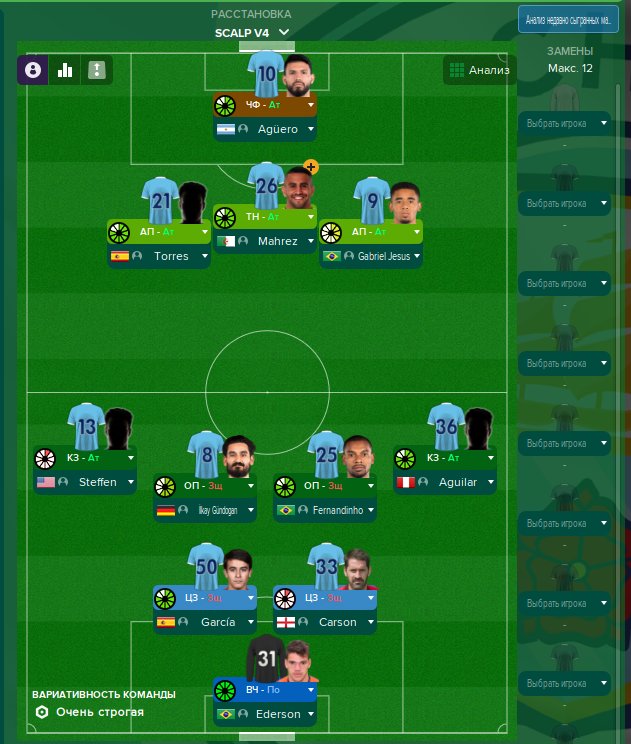Viewport: 631px width, 744px height.
Task: Change Torres's АП role
Action: pyautogui.click(x=159, y=231)
